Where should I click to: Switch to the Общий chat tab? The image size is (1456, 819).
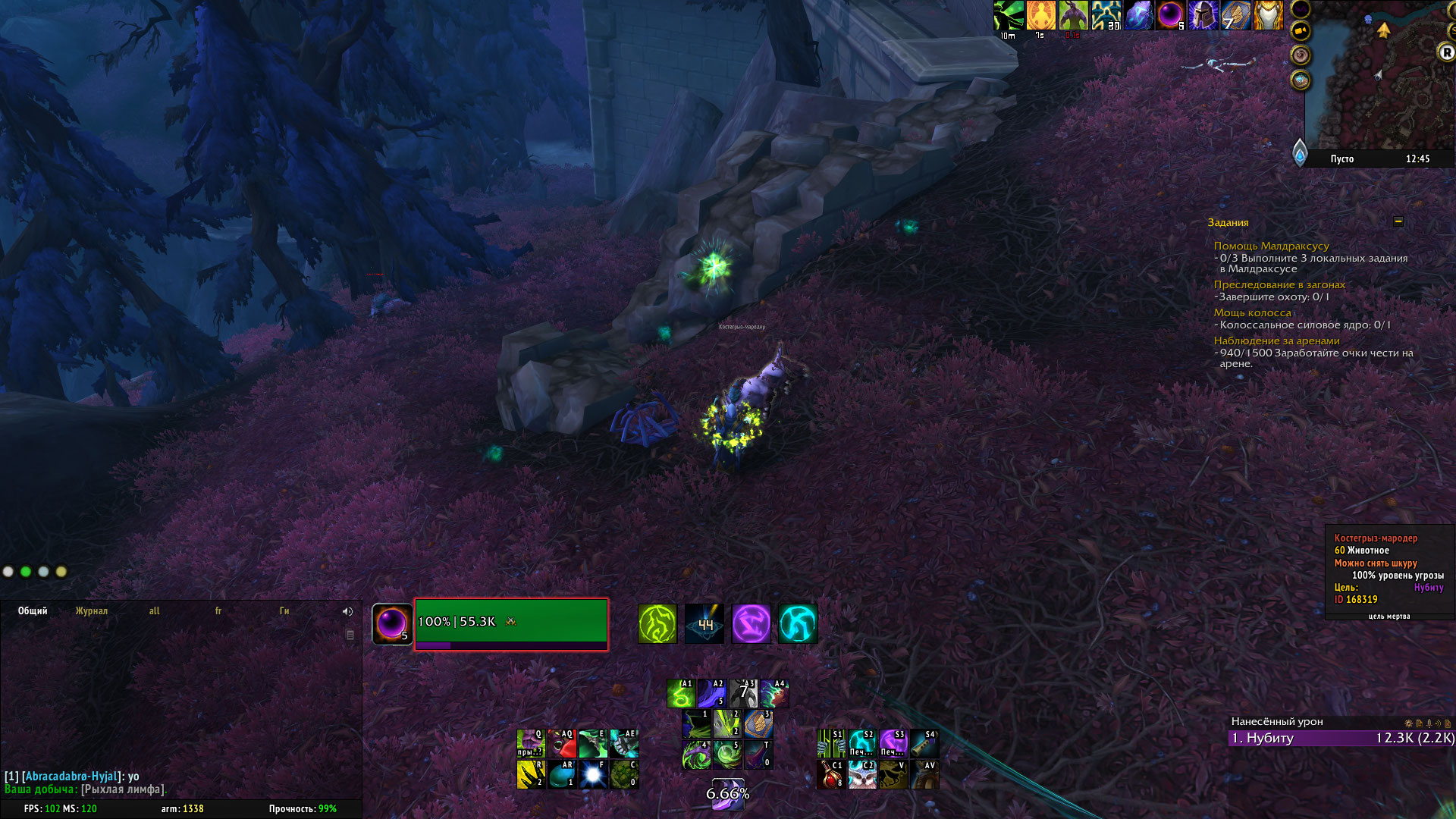tap(33, 611)
